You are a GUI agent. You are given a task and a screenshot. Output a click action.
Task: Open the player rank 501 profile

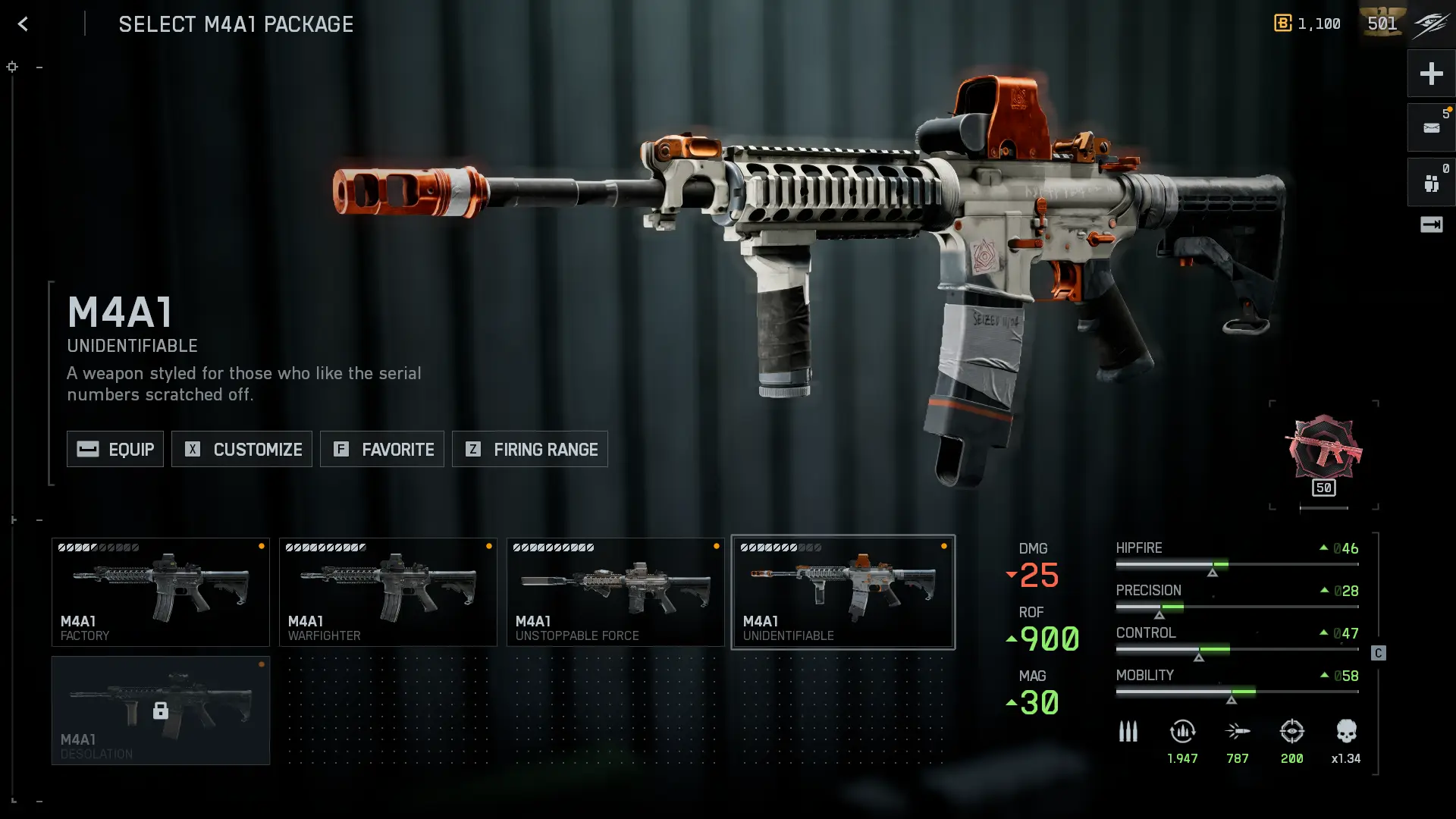1382,24
